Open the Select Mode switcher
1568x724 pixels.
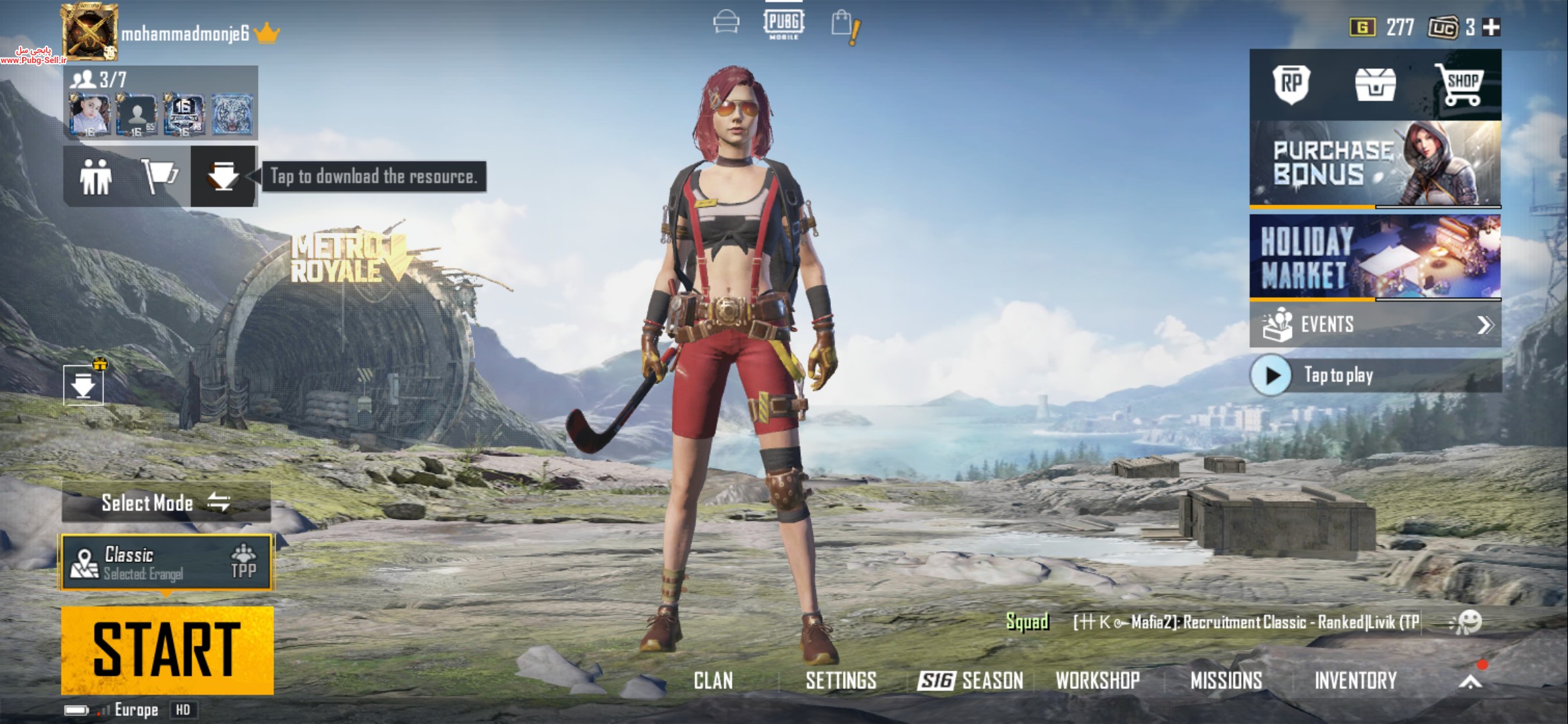click(x=166, y=502)
